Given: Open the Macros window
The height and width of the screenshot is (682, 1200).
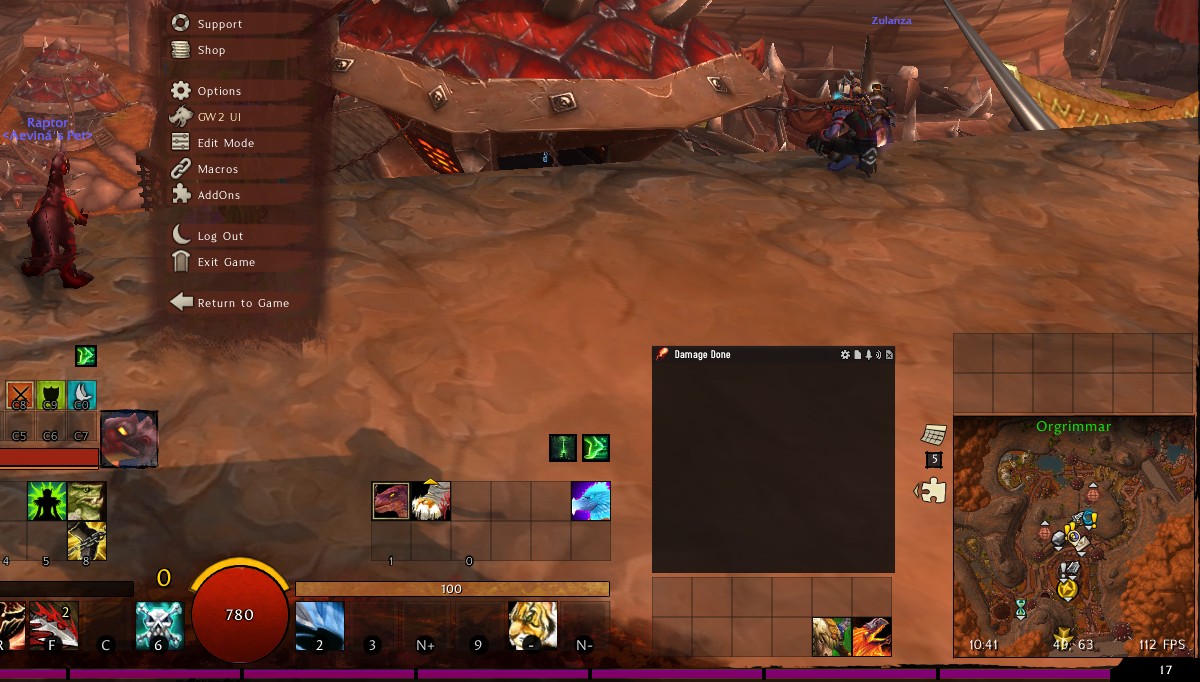Looking at the screenshot, I should pyautogui.click(x=217, y=169).
